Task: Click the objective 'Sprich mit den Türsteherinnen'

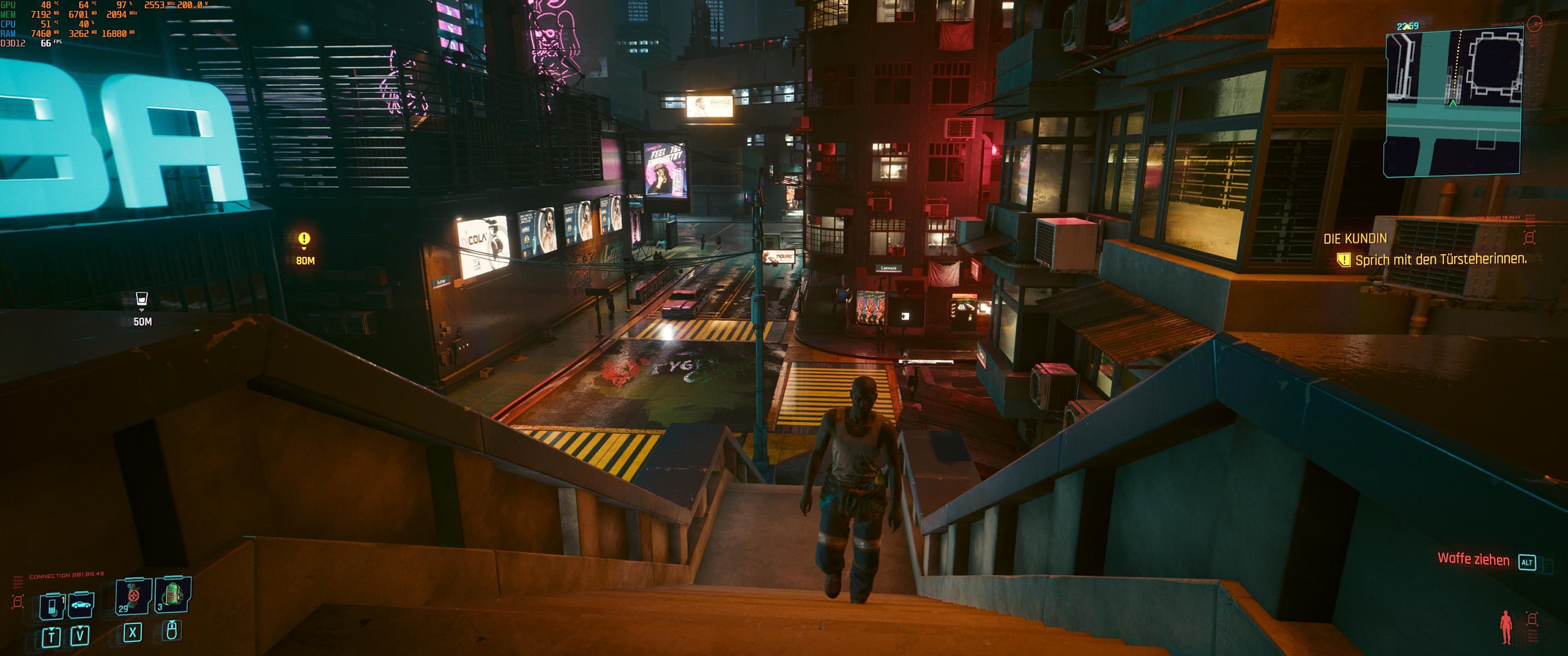Action: [x=1440, y=260]
